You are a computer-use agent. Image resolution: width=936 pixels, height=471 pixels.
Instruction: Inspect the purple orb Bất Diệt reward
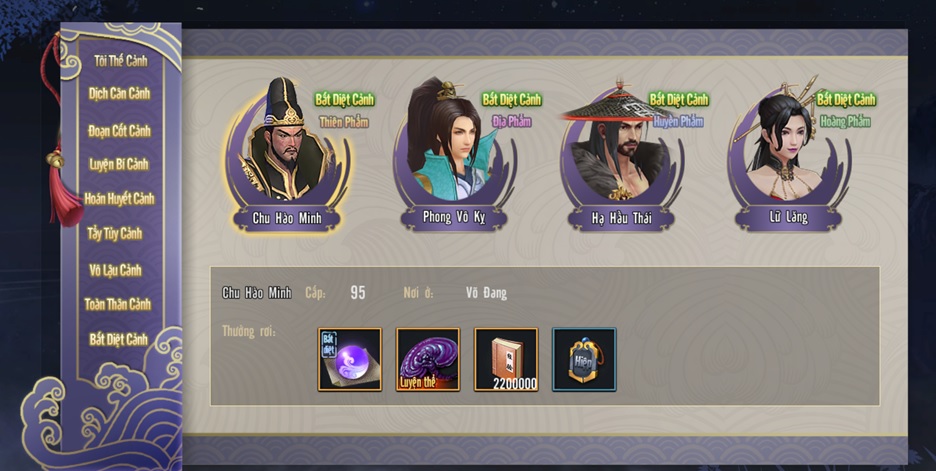point(350,359)
